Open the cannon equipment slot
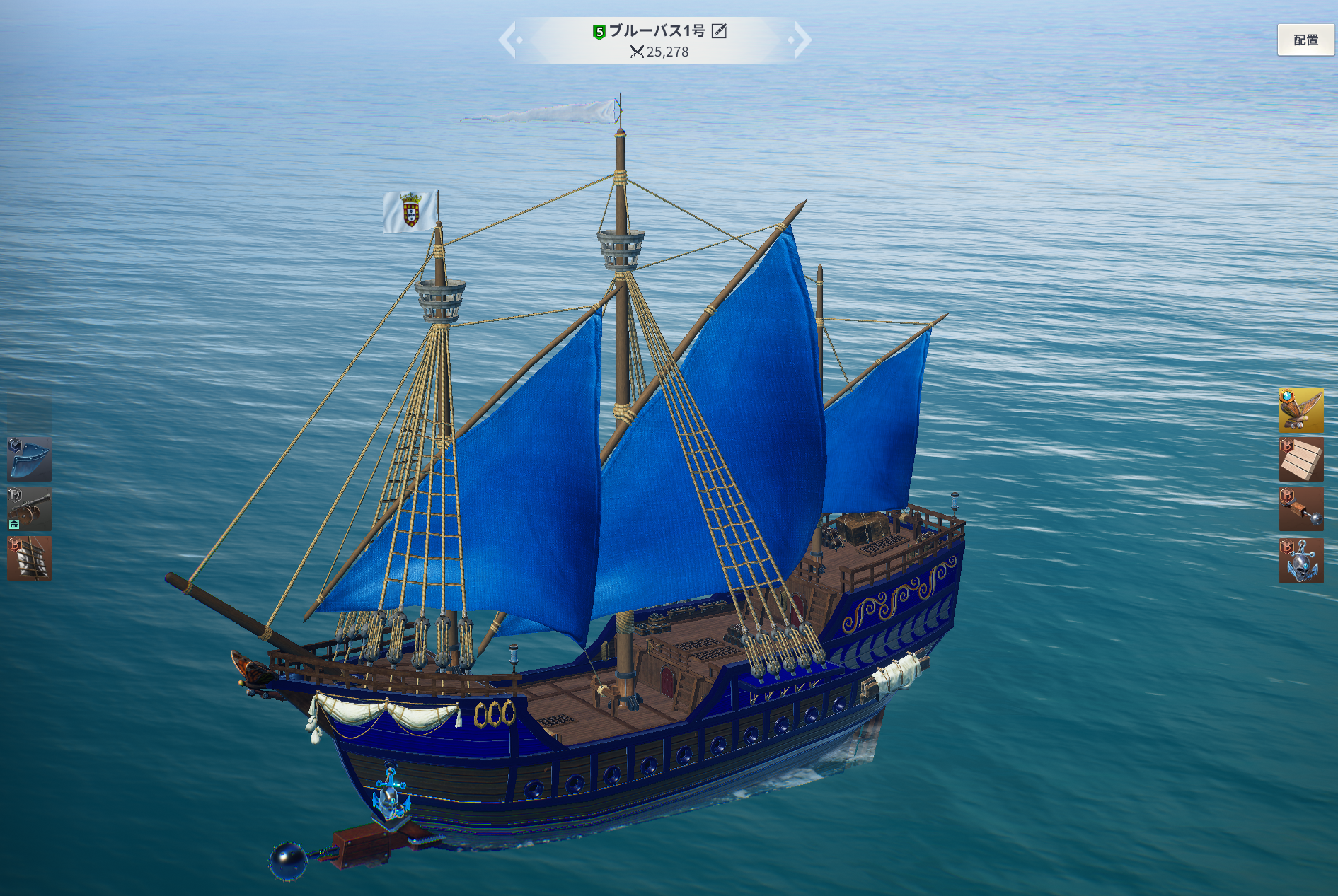This screenshot has width=1338, height=896. tap(29, 508)
